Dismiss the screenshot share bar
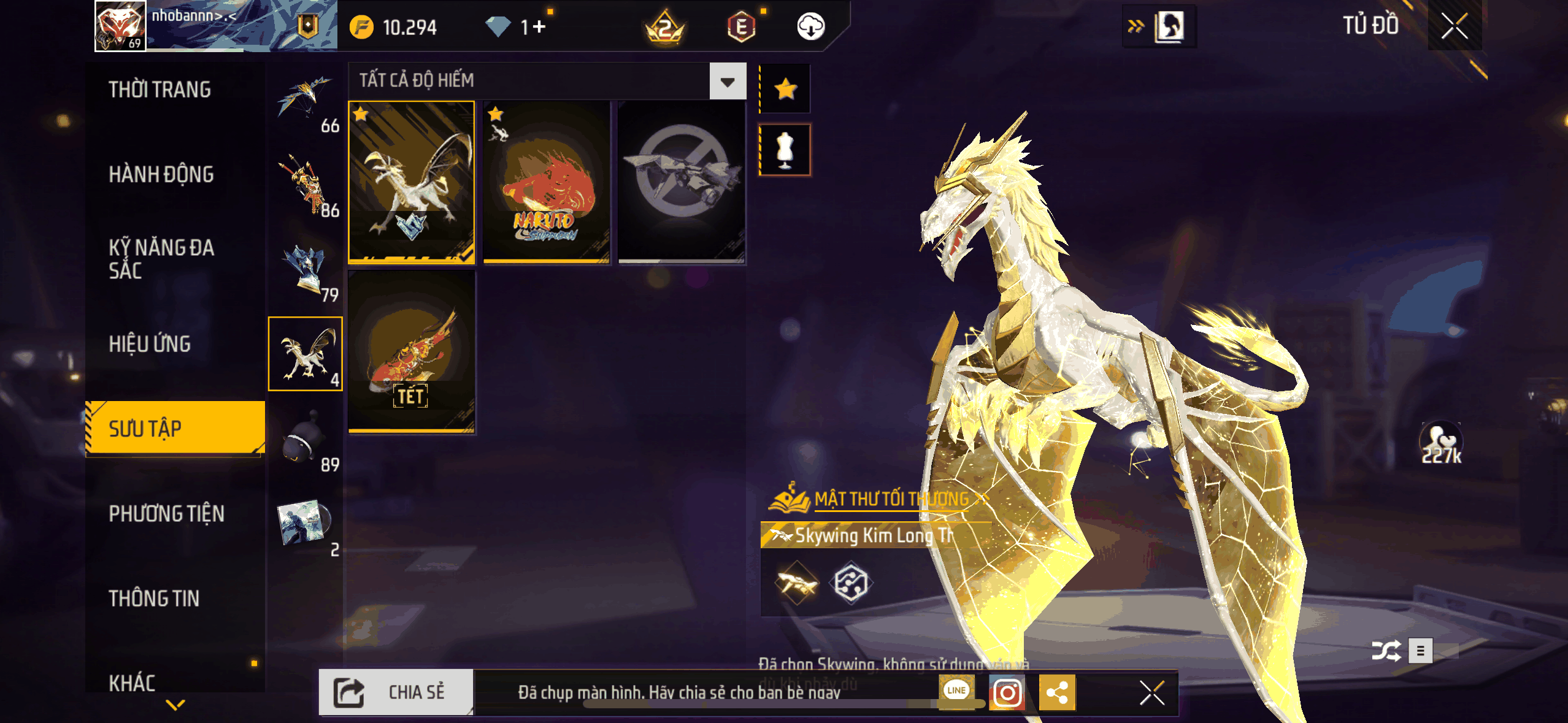This screenshot has height=723, width=1568. point(1151,693)
